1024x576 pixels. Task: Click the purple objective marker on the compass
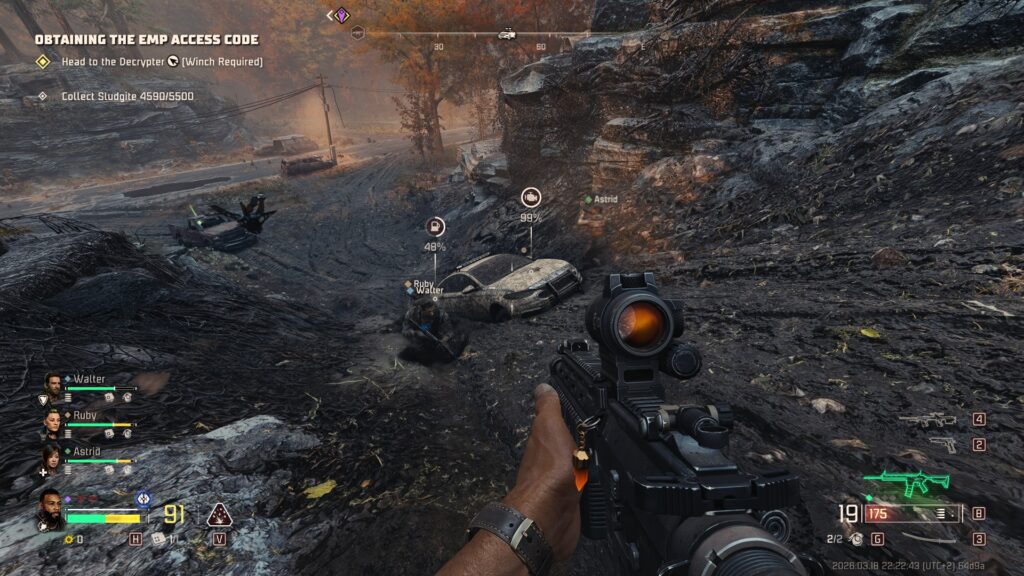click(342, 15)
